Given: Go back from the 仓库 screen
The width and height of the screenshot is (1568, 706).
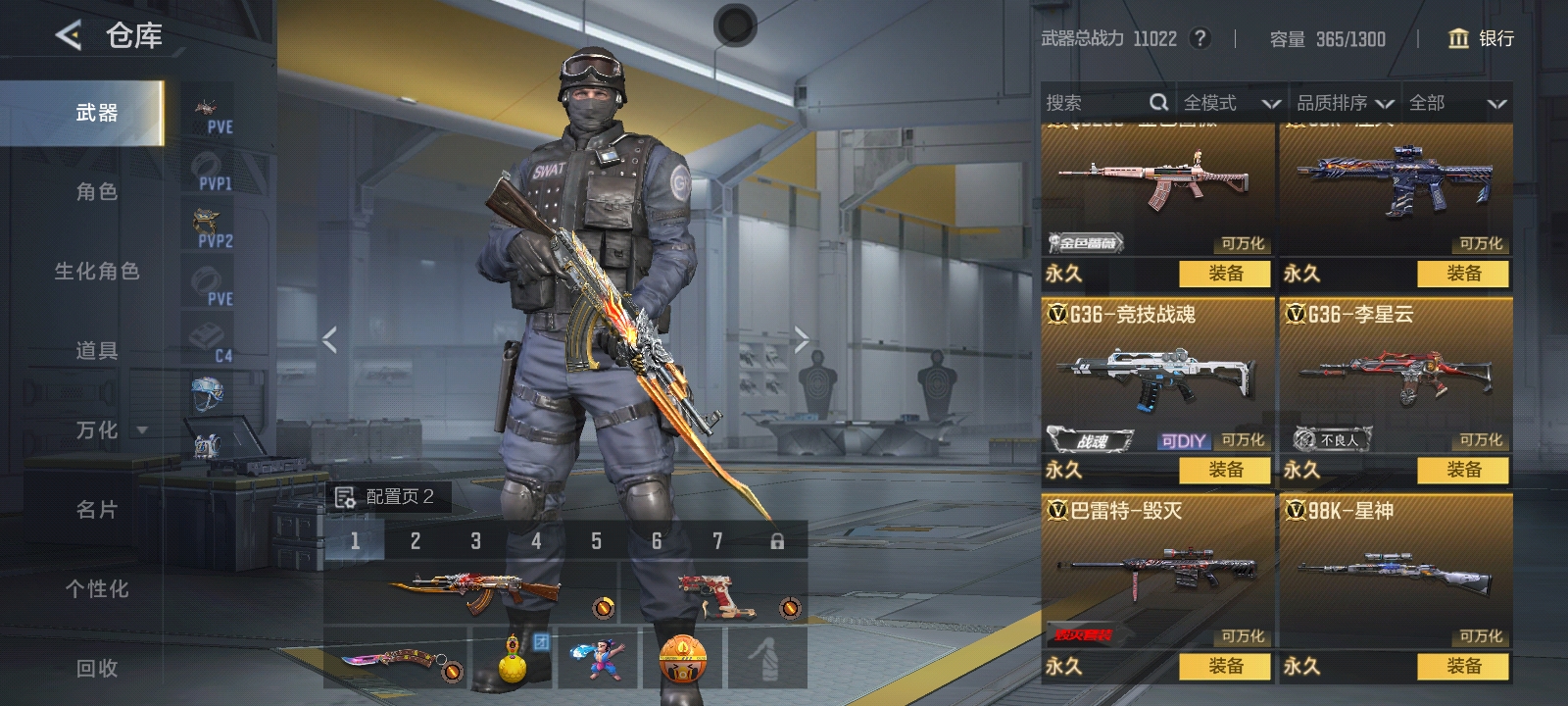Looking at the screenshot, I should (x=68, y=36).
